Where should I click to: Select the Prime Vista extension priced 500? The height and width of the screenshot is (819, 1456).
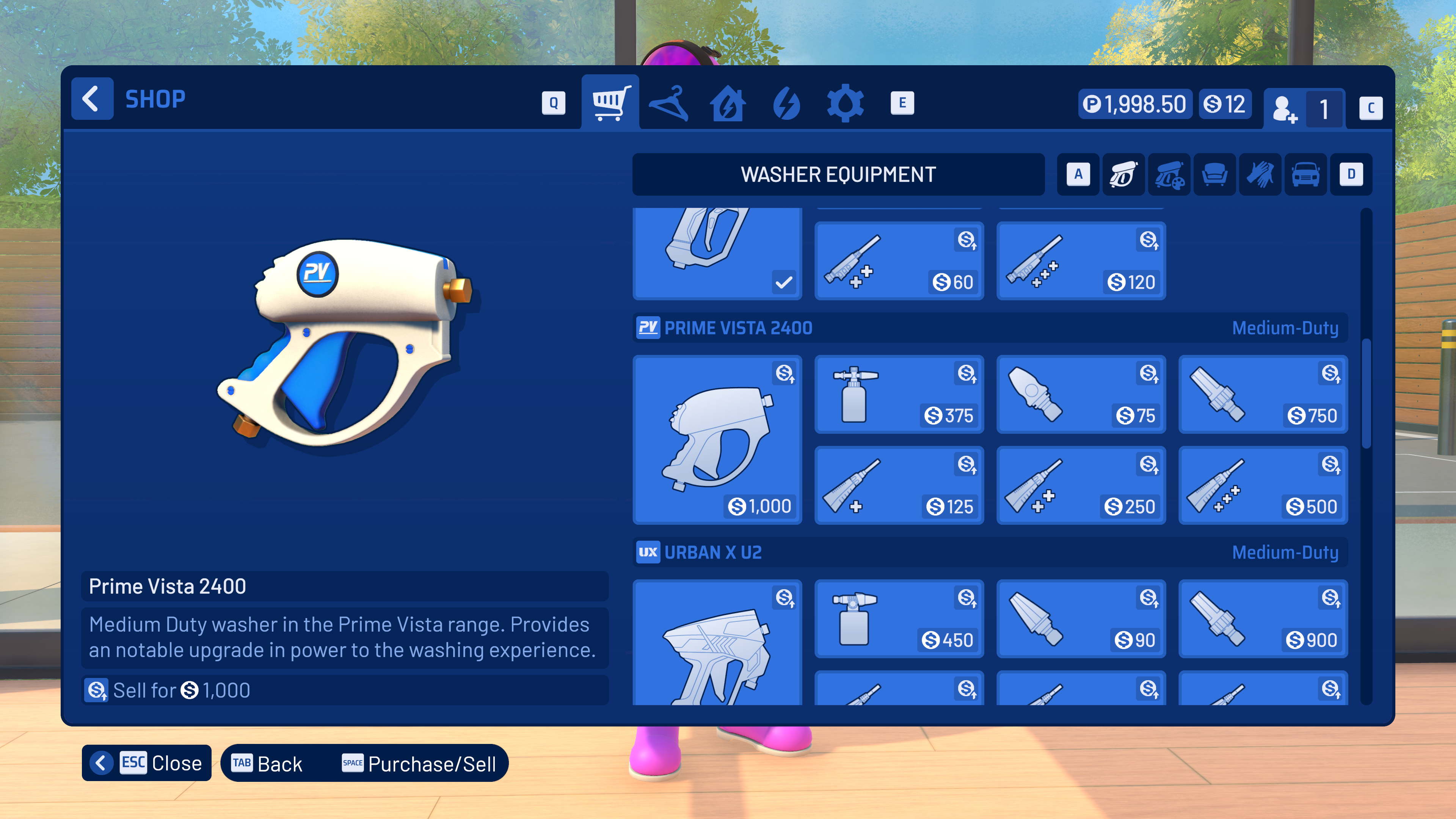point(1263,485)
